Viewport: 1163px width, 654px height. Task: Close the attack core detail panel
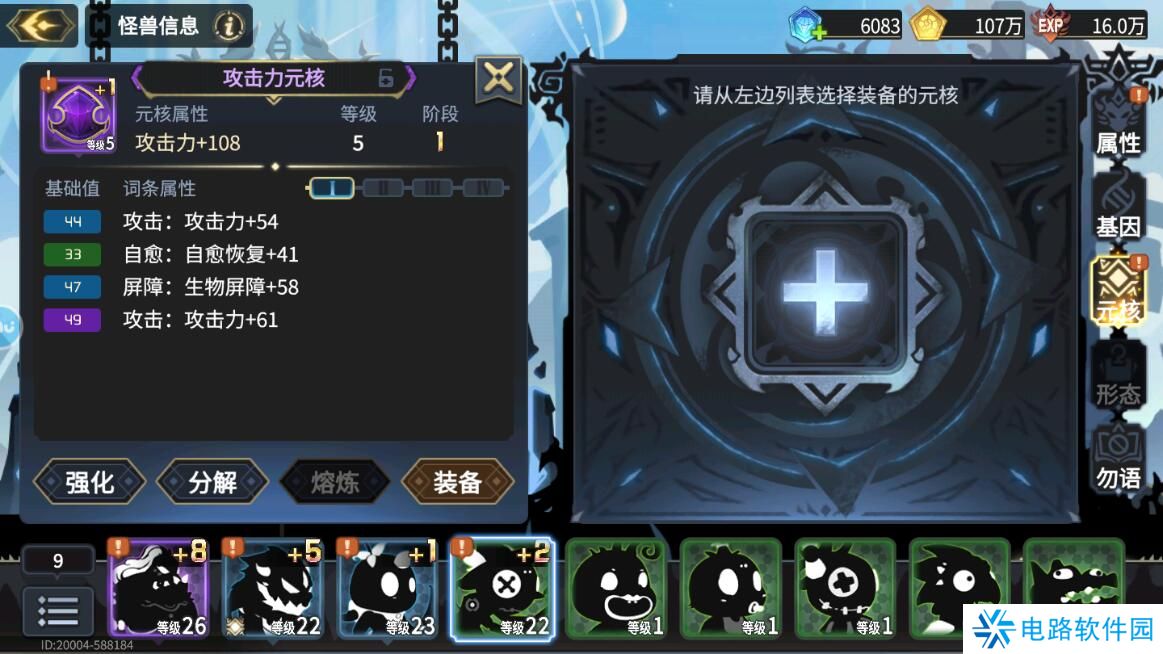[x=498, y=80]
